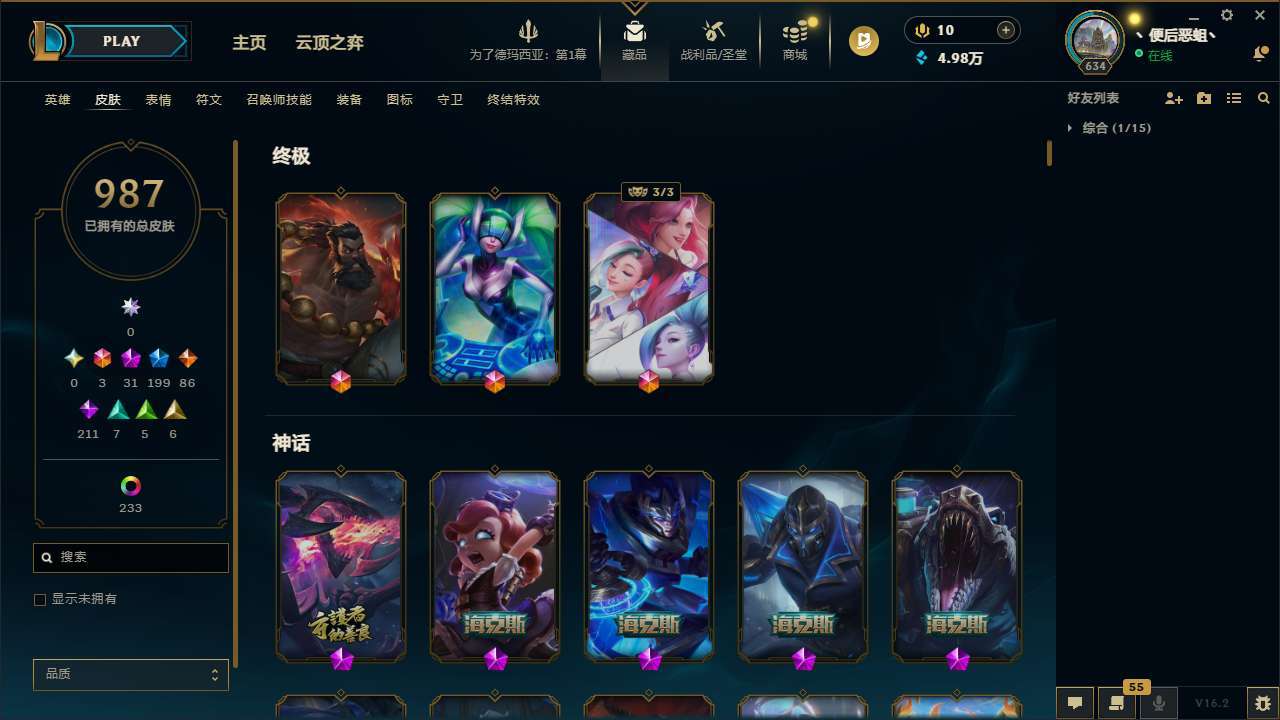Open the friends list search icon
1280x720 pixels.
[x=1263, y=98]
